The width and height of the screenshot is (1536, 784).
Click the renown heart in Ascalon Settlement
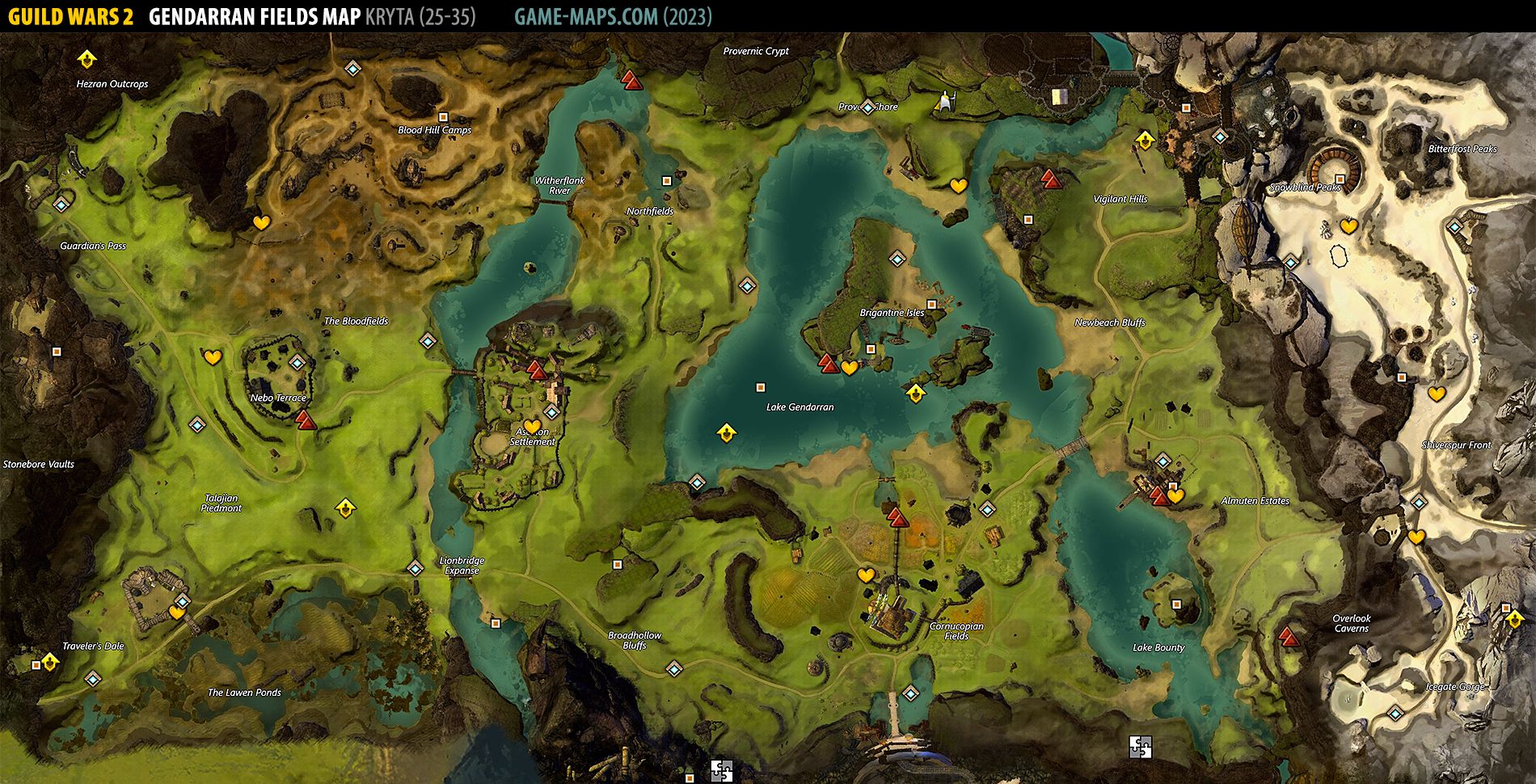point(531,426)
